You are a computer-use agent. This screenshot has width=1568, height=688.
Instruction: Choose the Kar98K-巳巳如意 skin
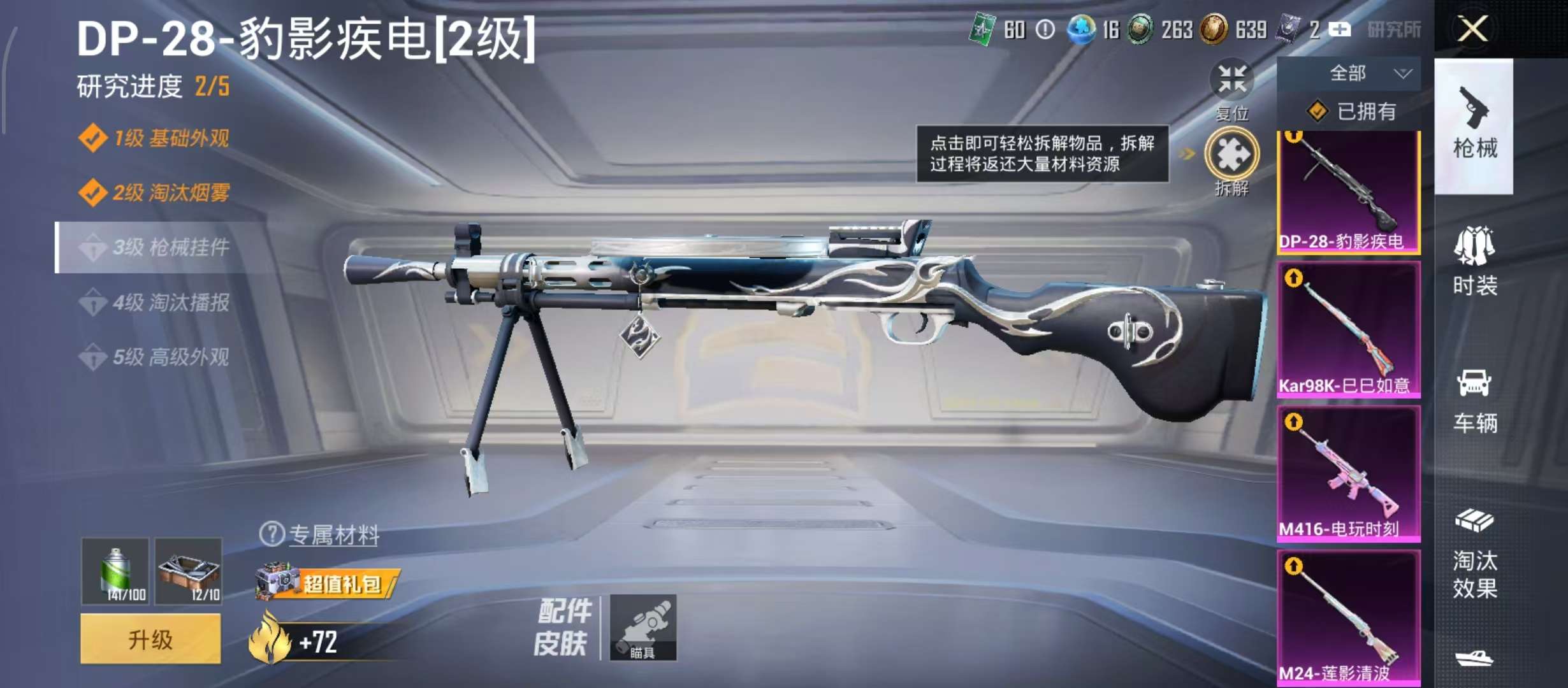[1349, 329]
